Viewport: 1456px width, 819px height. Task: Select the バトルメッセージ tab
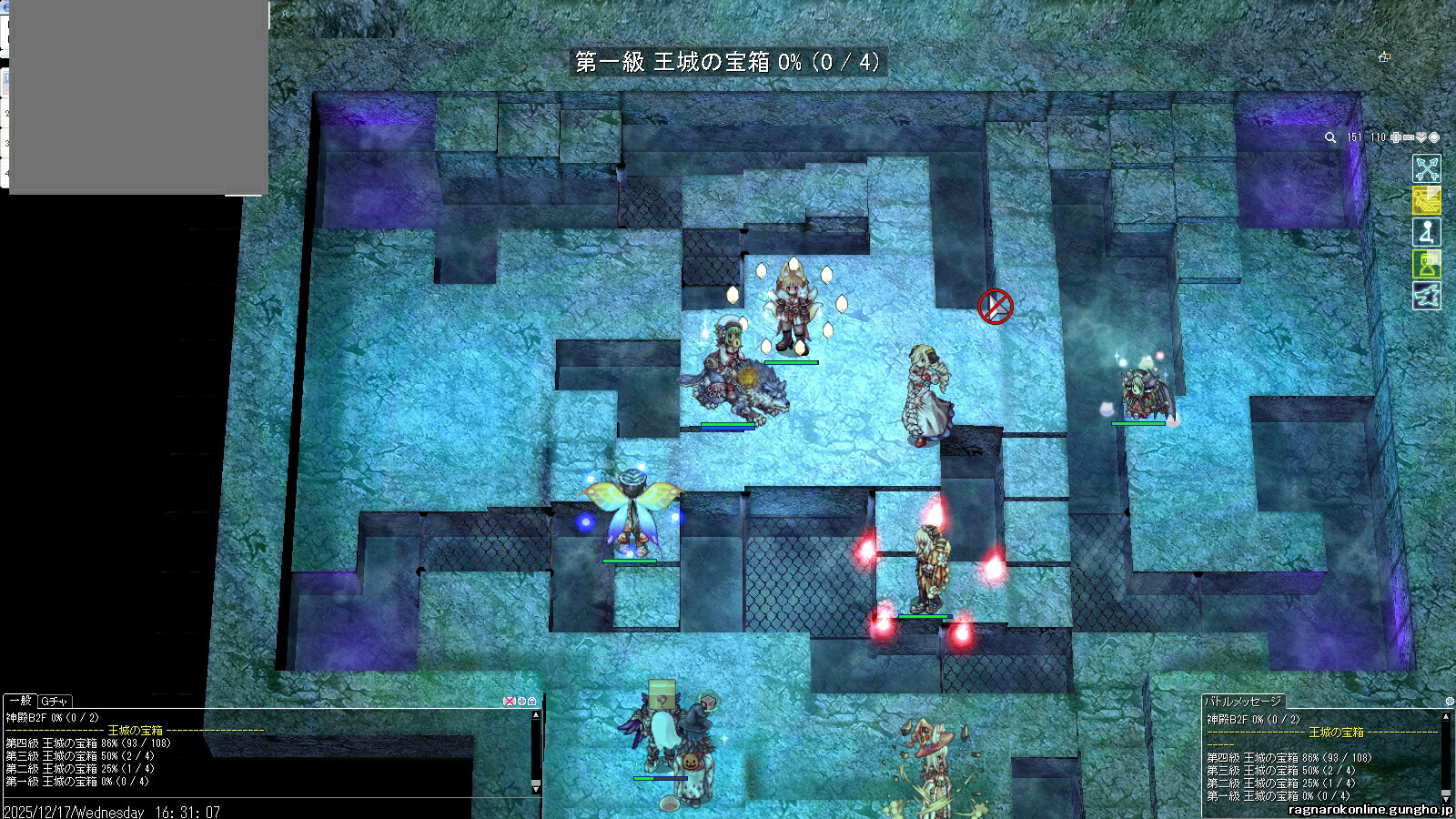(x=1243, y=701)
